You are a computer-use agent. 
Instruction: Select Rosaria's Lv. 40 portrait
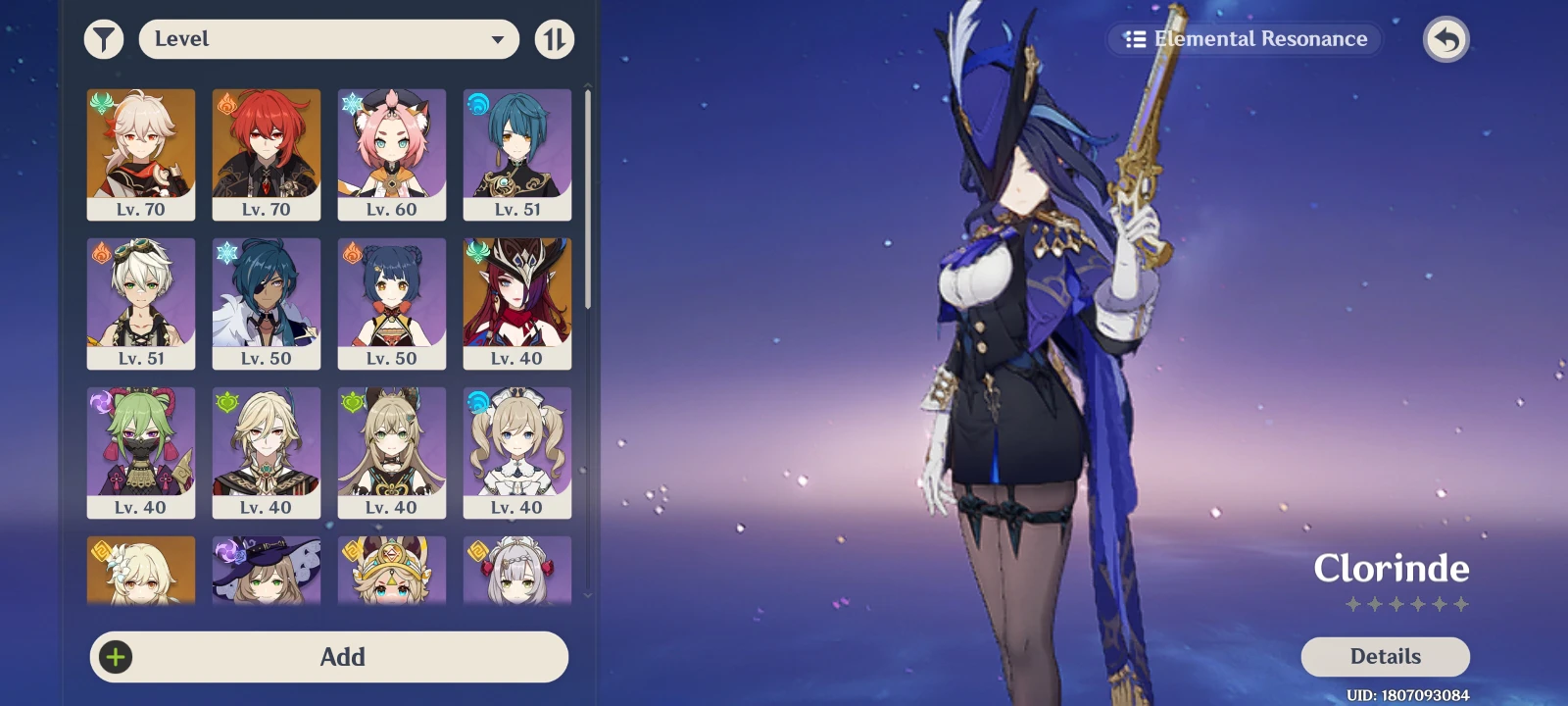(x=517, y=302)
